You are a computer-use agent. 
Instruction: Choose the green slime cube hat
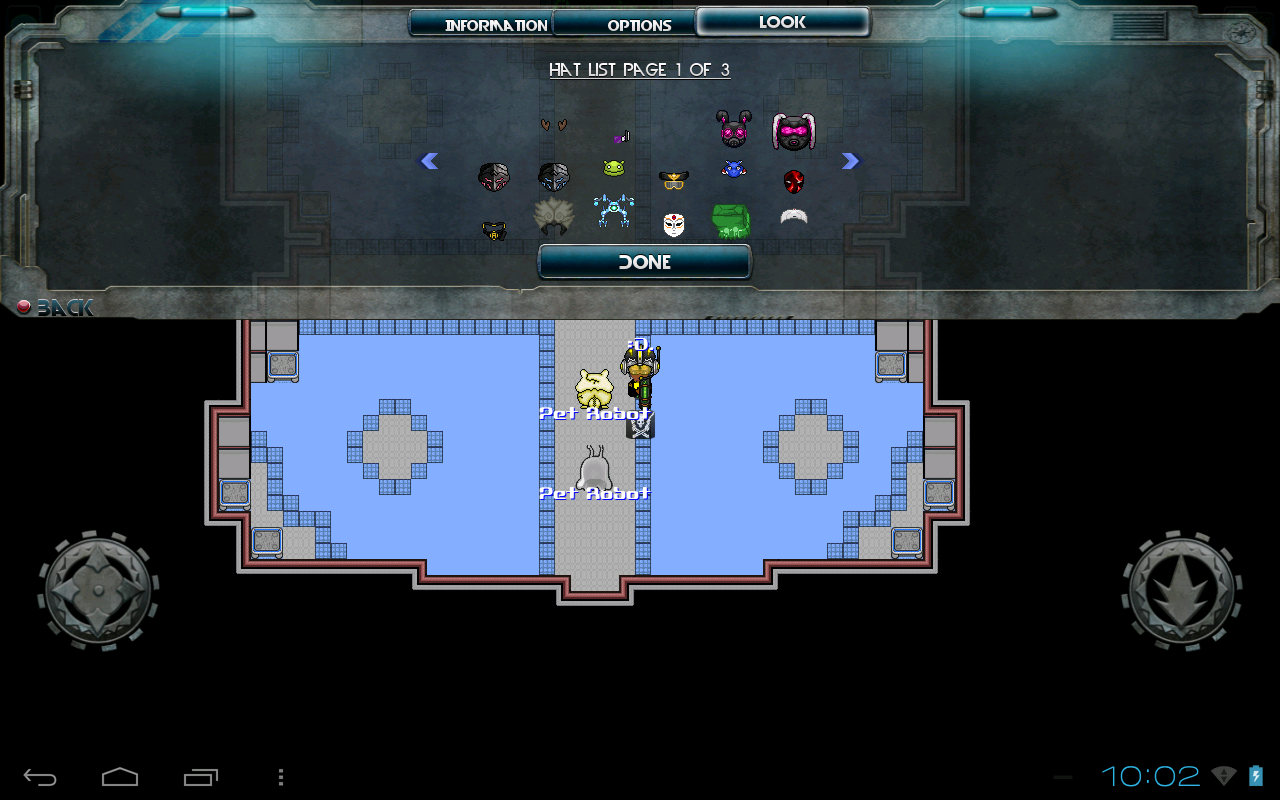tap(731, 221)
